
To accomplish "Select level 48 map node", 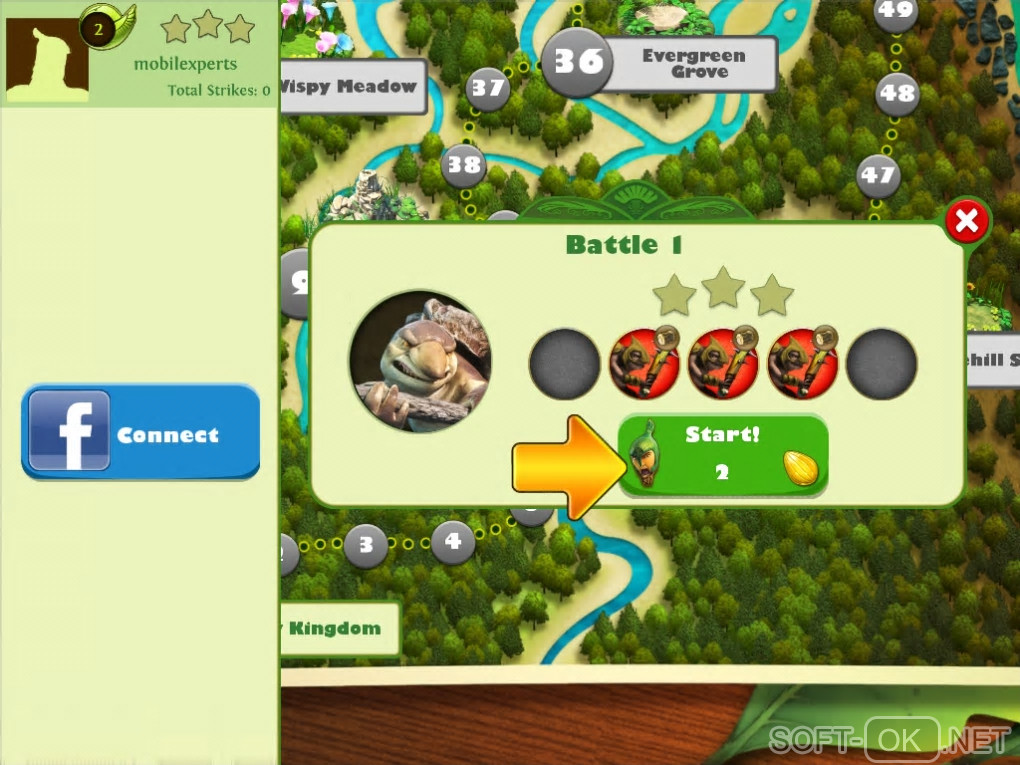I will pyautogui.click(x=897, y=94).
